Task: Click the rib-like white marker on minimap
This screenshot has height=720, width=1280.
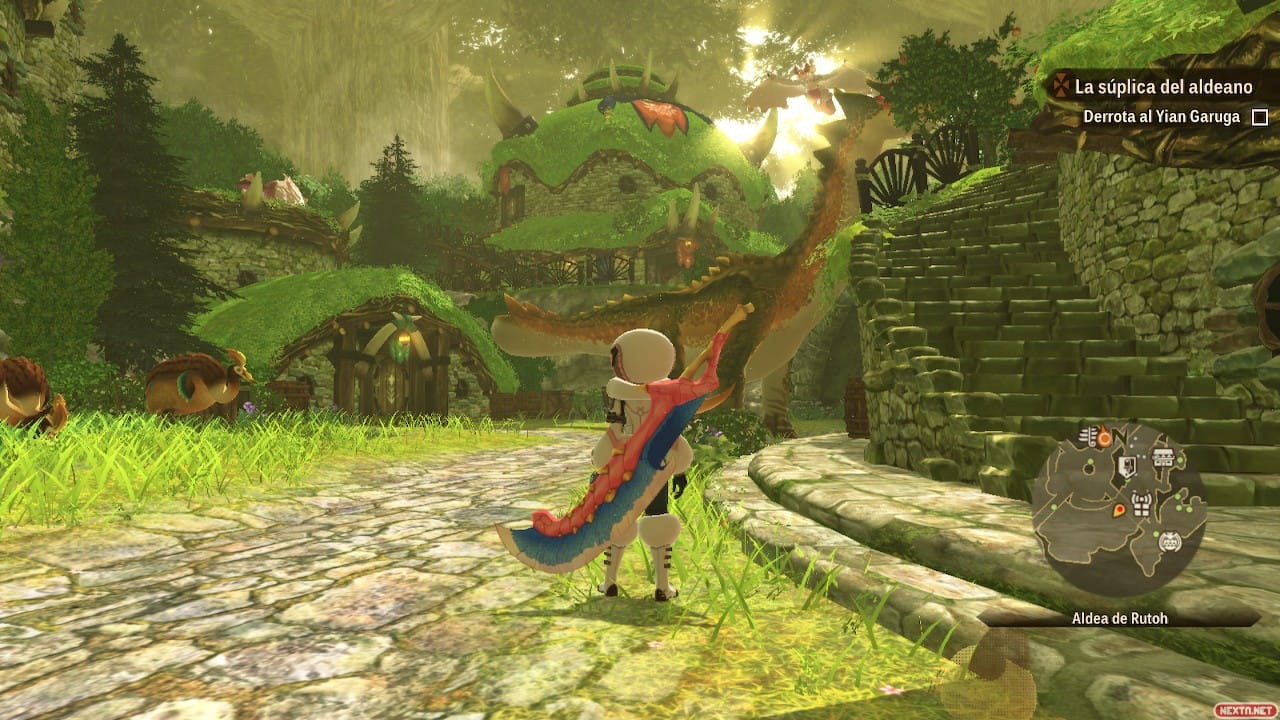Action: (1087, 435)
